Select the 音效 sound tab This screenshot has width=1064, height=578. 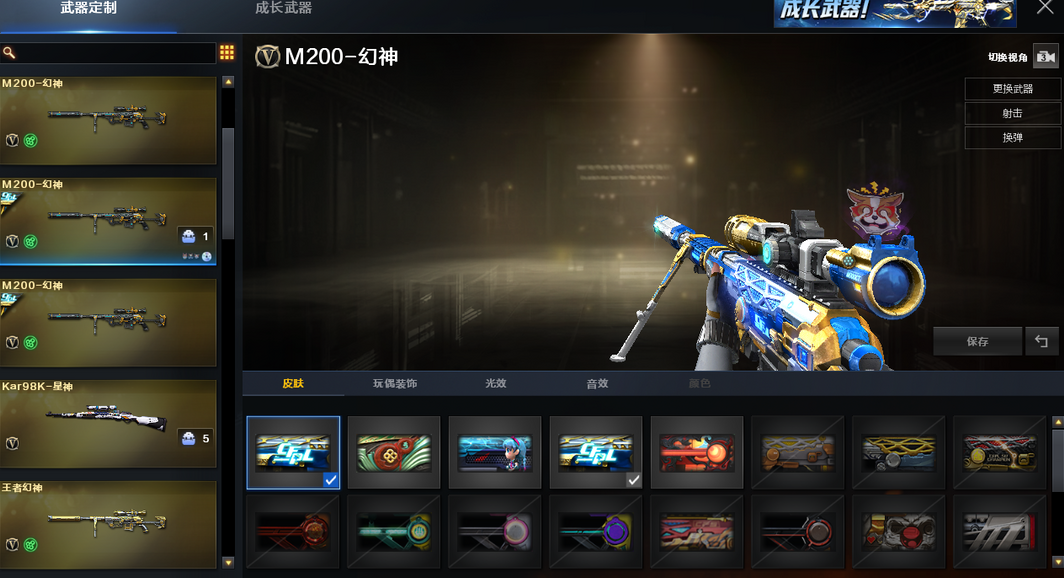click(x=597, y=384)
